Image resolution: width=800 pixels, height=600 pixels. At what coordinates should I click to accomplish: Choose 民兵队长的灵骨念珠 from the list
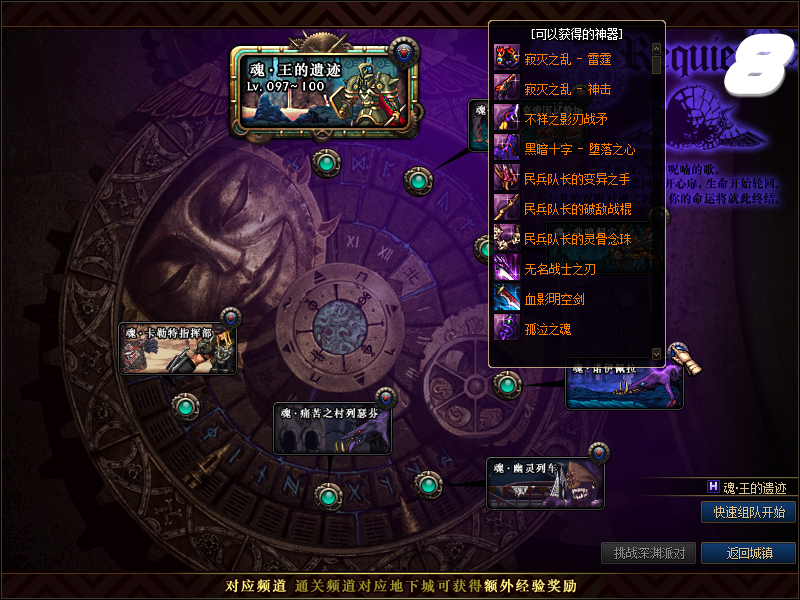pyautogui.click(x=577, y=239)
